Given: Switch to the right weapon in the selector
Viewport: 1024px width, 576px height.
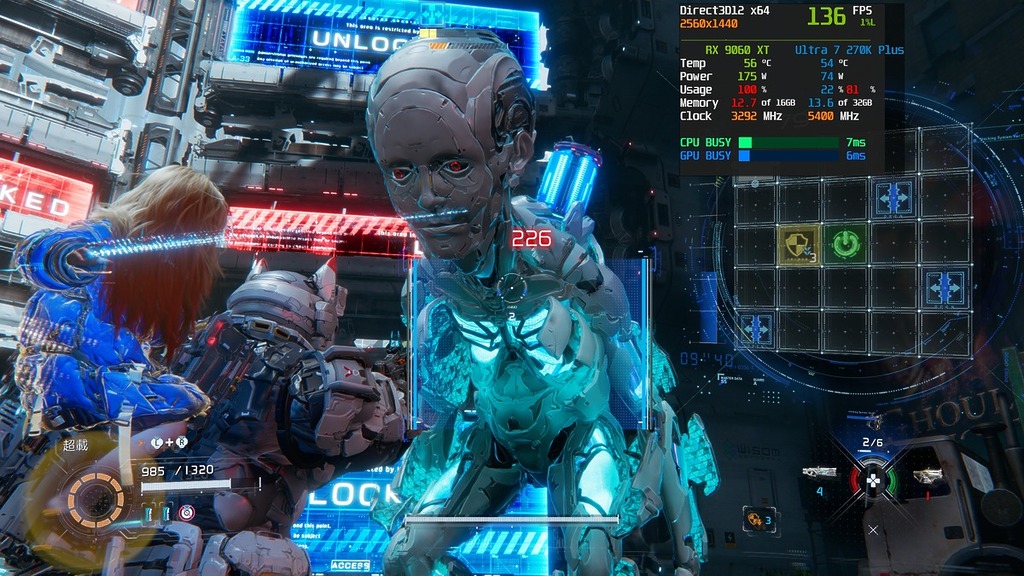Looking at the screenshot, I should tap(927, 476).
